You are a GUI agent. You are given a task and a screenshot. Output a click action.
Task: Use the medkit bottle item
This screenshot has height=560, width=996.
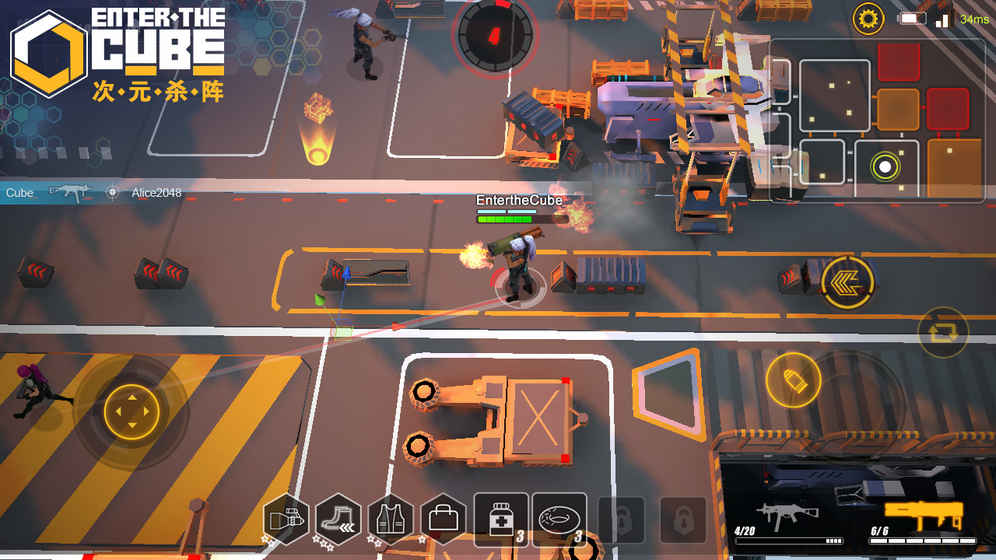point(501,520)
